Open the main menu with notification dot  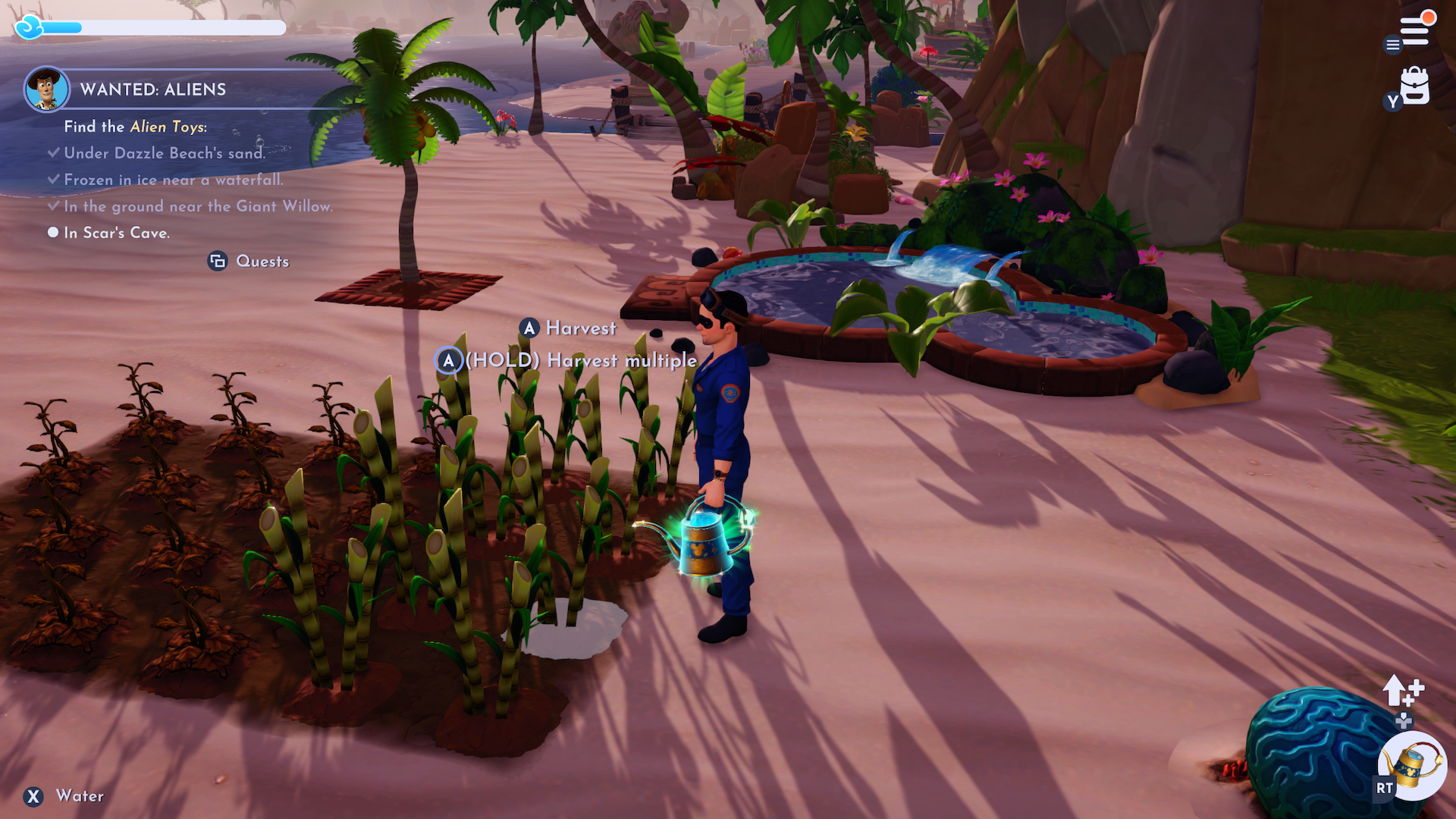click(x=1415, y=30)
